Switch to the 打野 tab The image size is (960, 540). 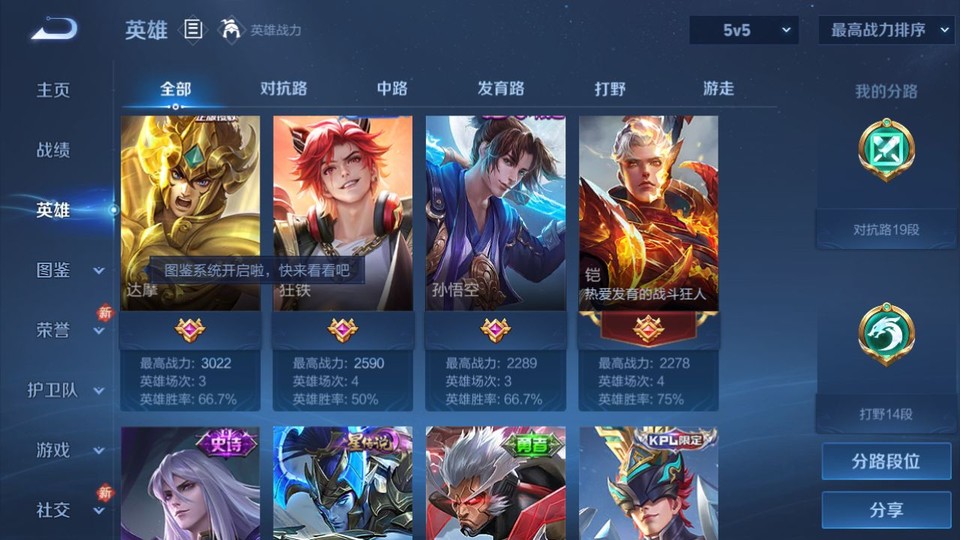coord(610,88)
